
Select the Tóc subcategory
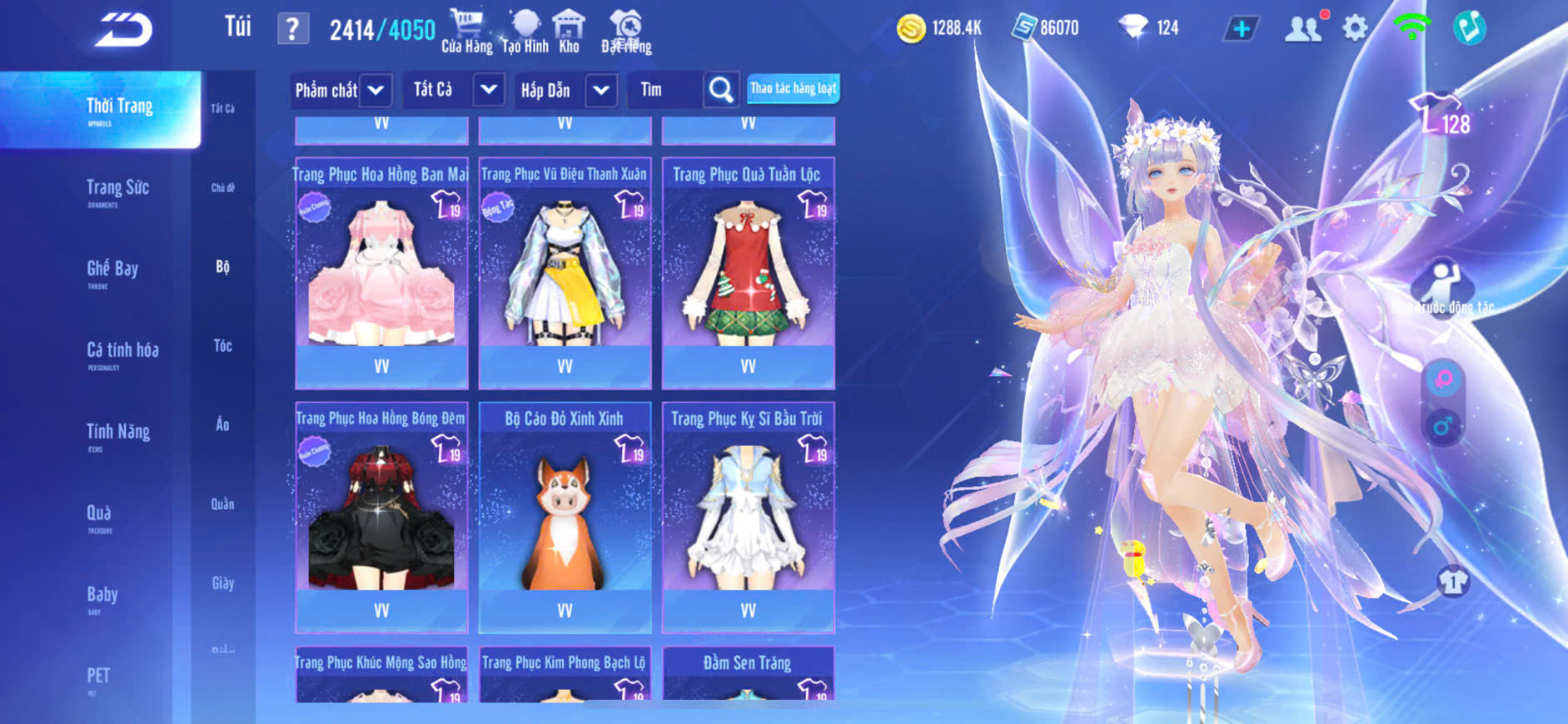[222, 345]
